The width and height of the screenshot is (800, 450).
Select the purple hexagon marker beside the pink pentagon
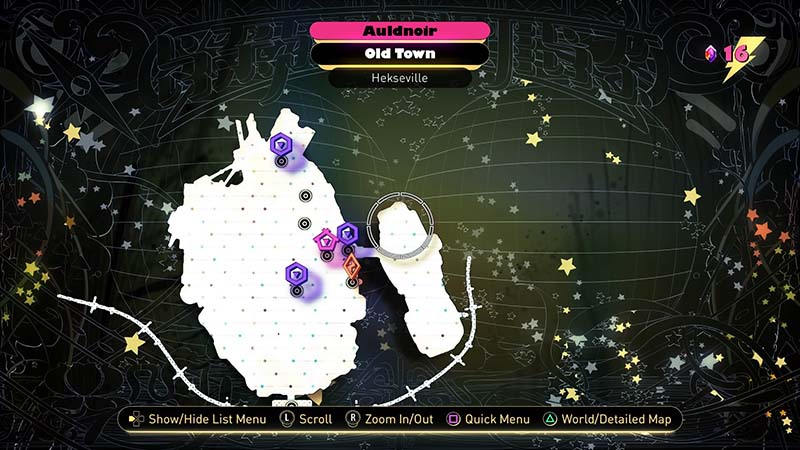point(347,234)
